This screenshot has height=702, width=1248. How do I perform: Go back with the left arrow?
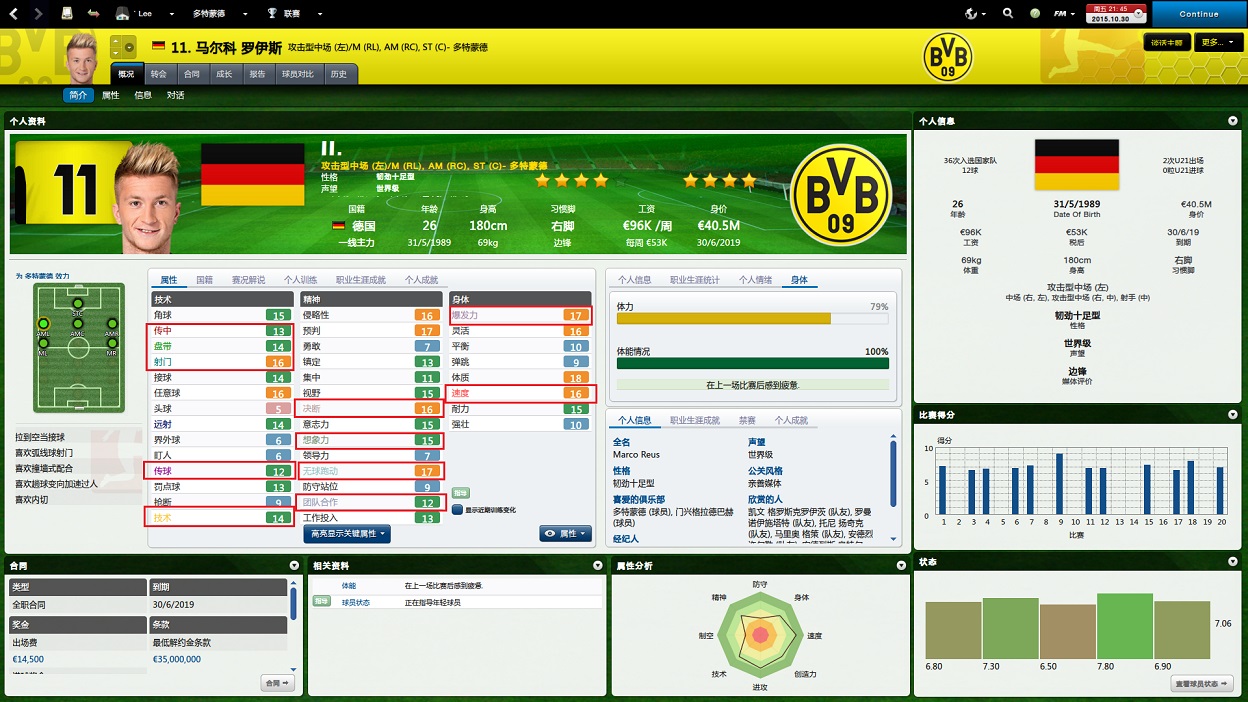tap(14, 14)
